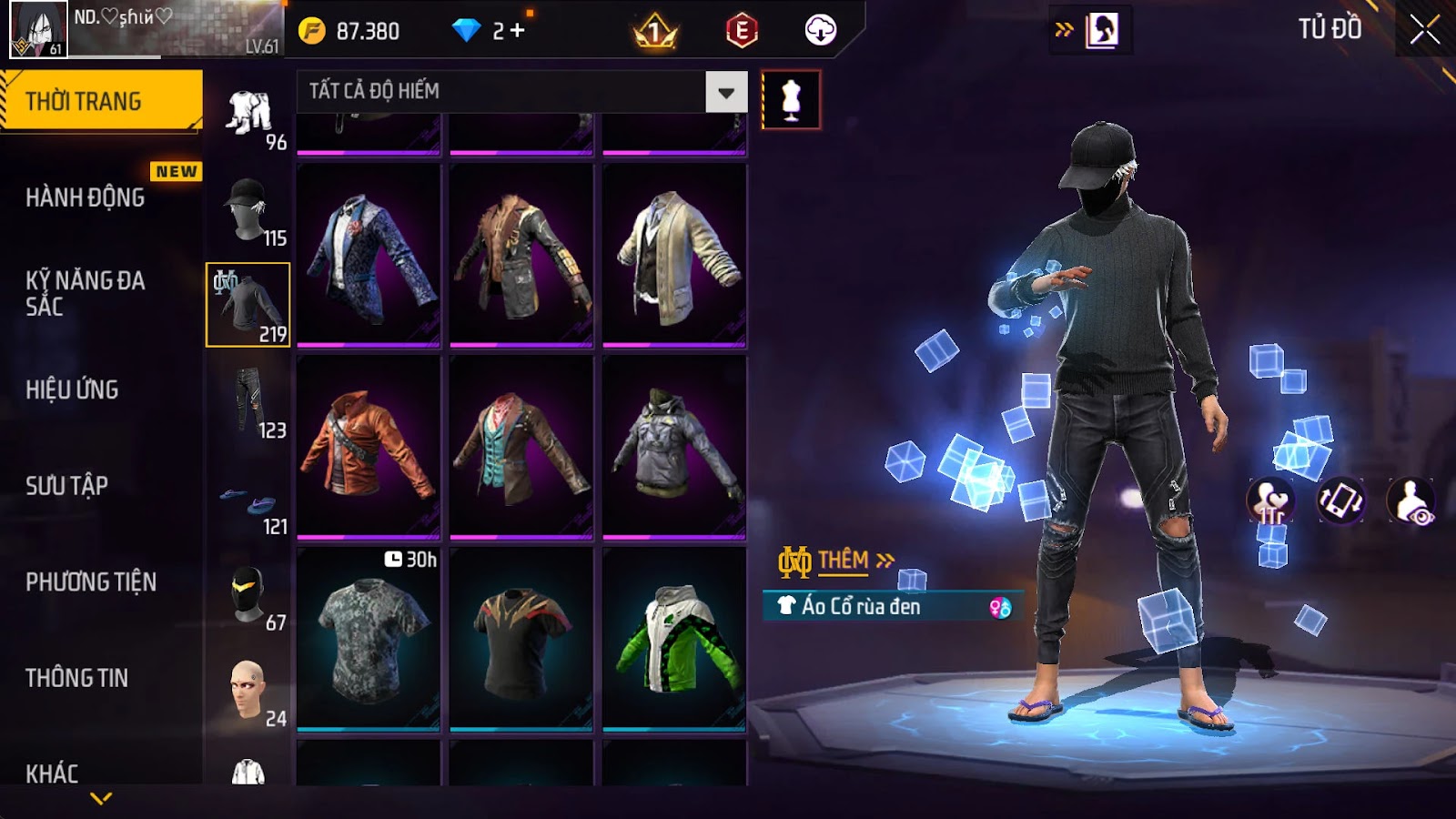This screenshot has width=1456, height=819.
Task: Open the Hành Động menu section
Action: point(86,197)
